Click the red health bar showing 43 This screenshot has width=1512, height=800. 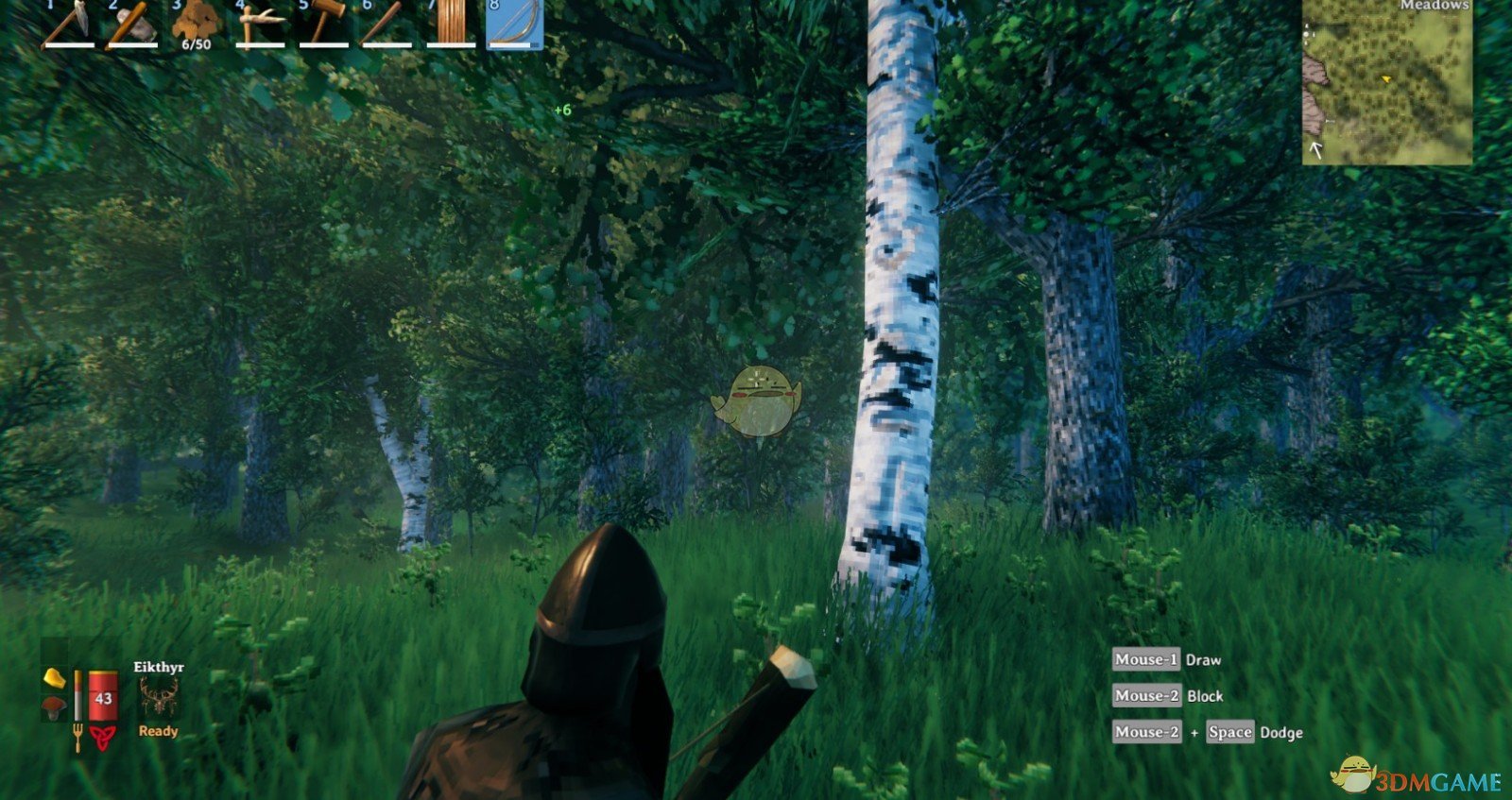tap(102, 697)
